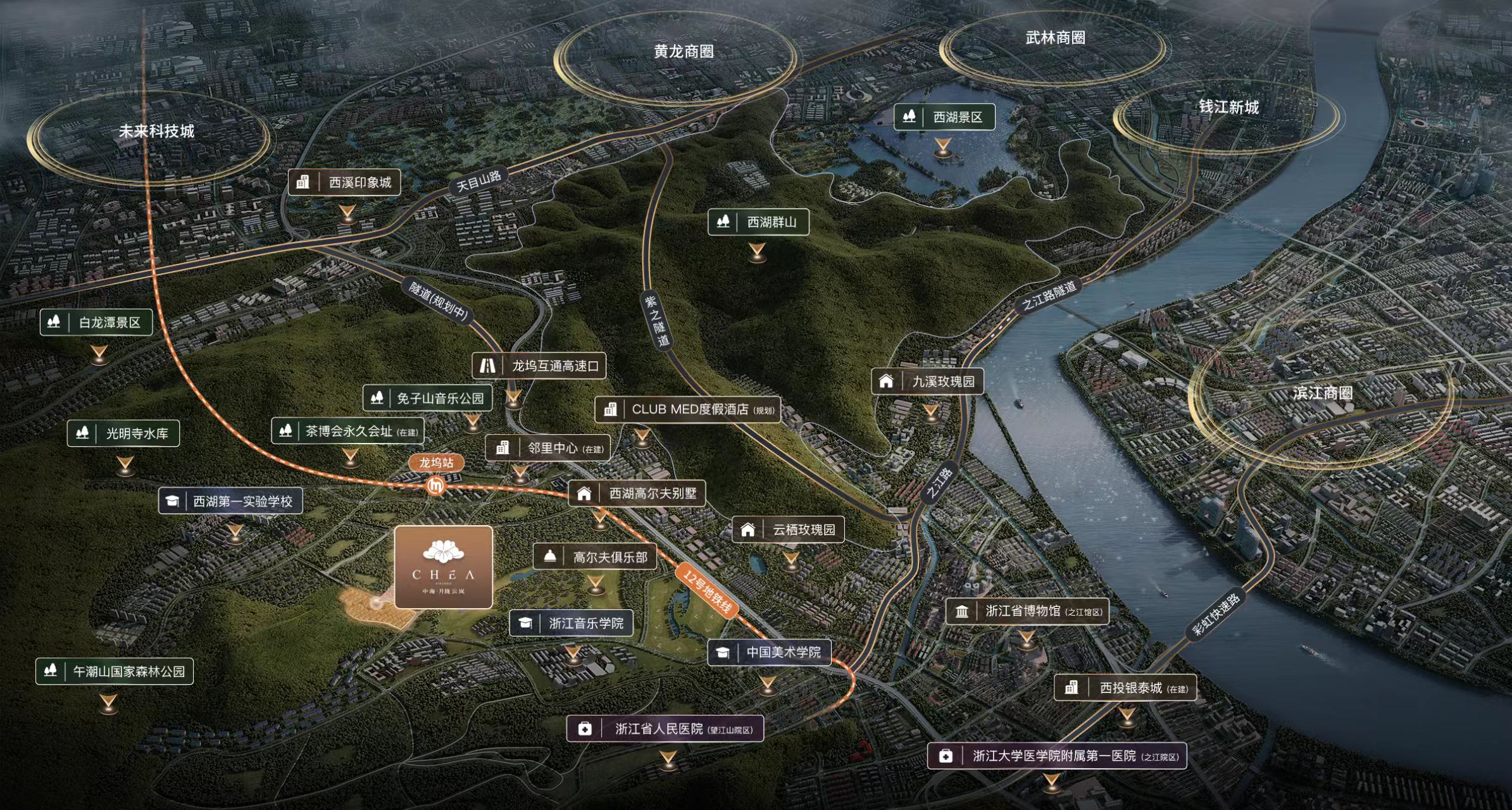Screen dimensions: 1512x810
Task: Open the 茶博会永久会址 marker
Action: 347,432
